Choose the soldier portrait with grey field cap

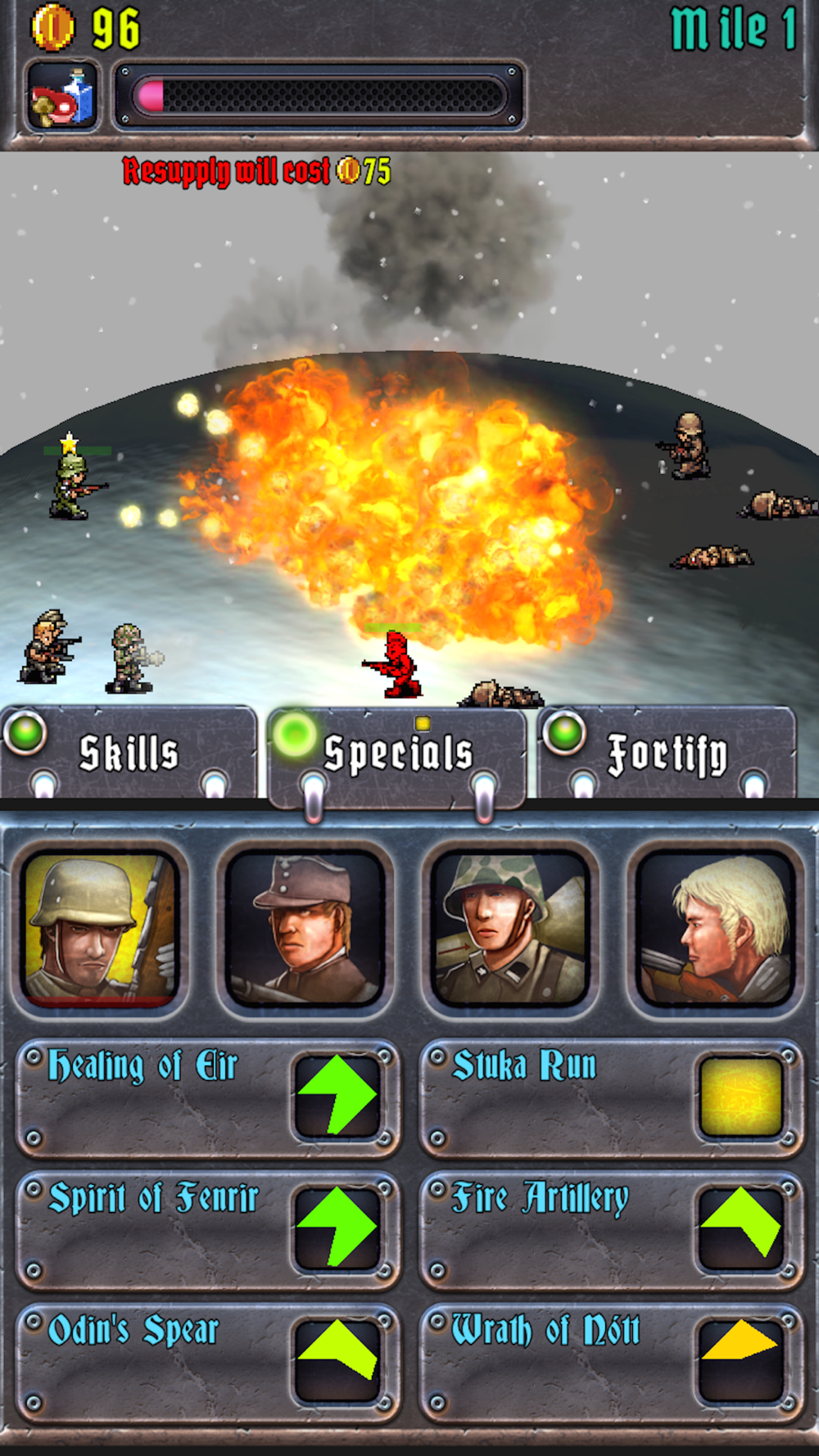305,929
